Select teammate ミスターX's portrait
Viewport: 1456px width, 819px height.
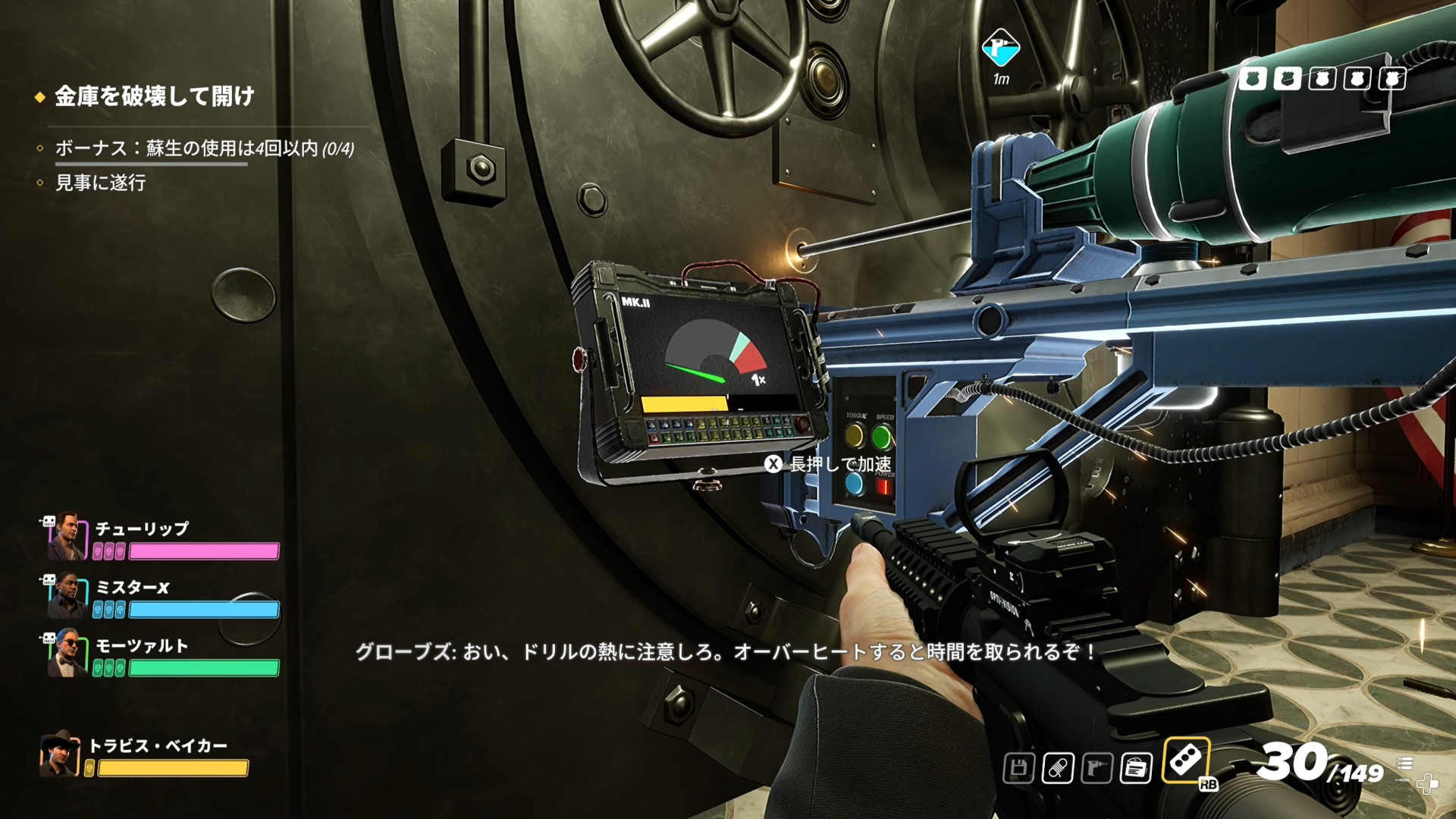(67, 595)
